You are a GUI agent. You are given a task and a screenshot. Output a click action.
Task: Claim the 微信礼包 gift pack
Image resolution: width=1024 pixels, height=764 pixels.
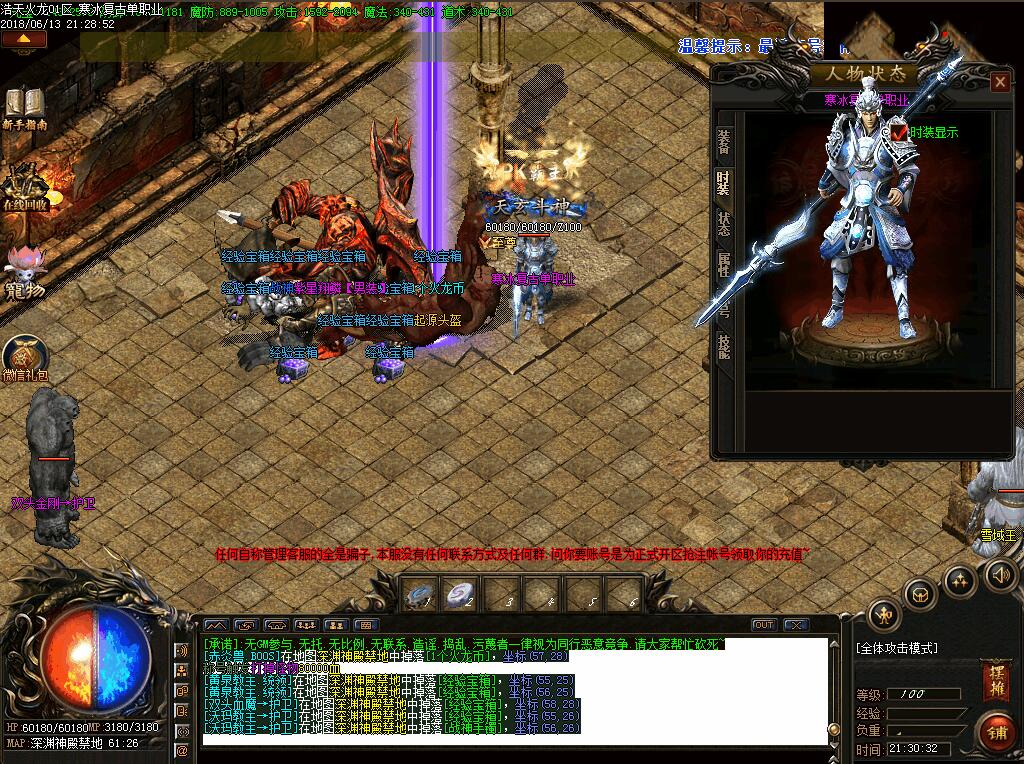coord(25,360)
